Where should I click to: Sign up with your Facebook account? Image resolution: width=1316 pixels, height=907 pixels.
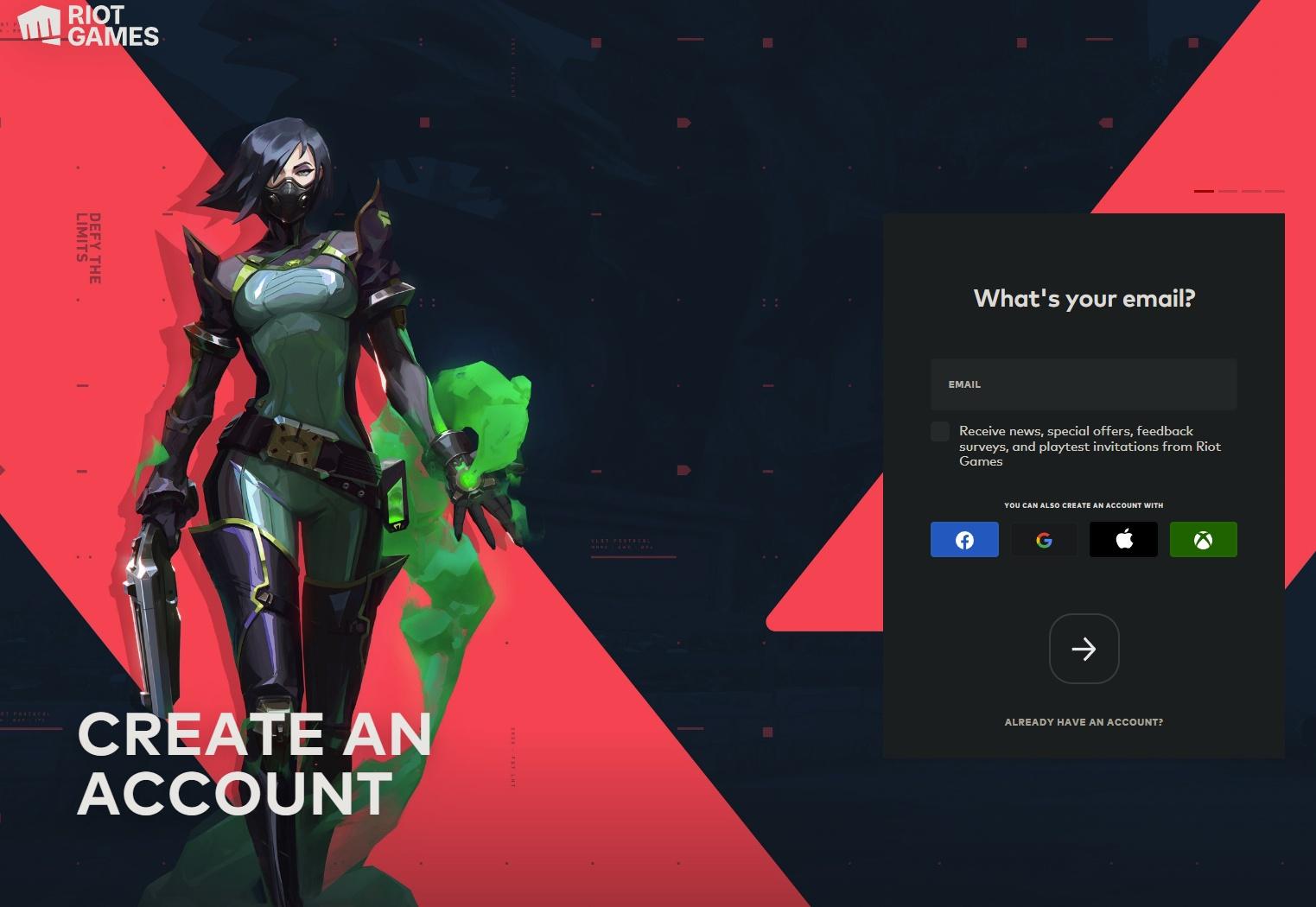point(963,539)
